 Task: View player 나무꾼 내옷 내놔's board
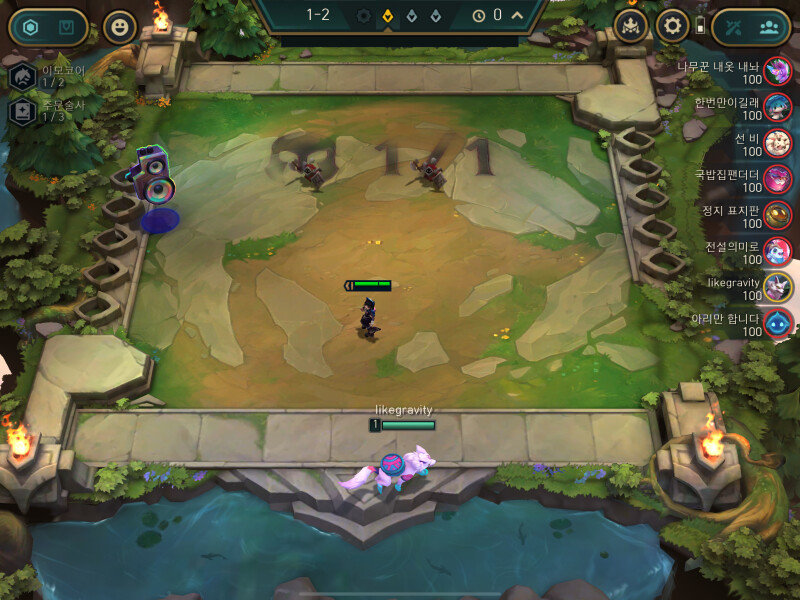(778, 72)
